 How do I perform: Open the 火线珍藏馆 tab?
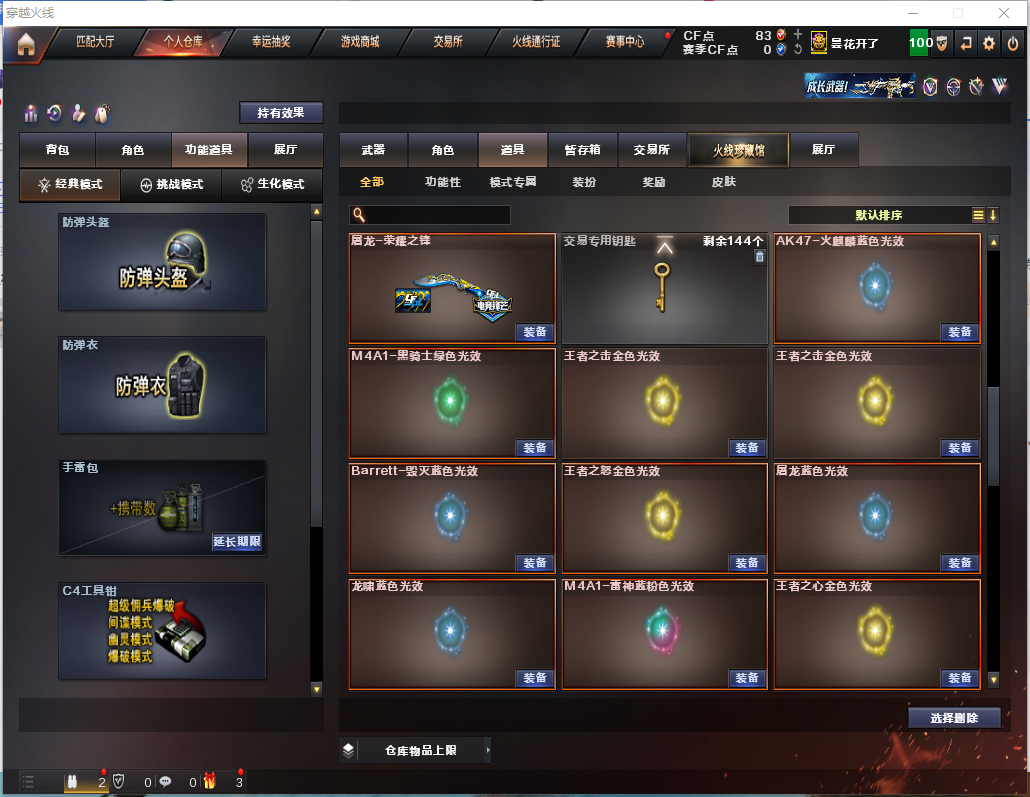[x=738, y=150]
